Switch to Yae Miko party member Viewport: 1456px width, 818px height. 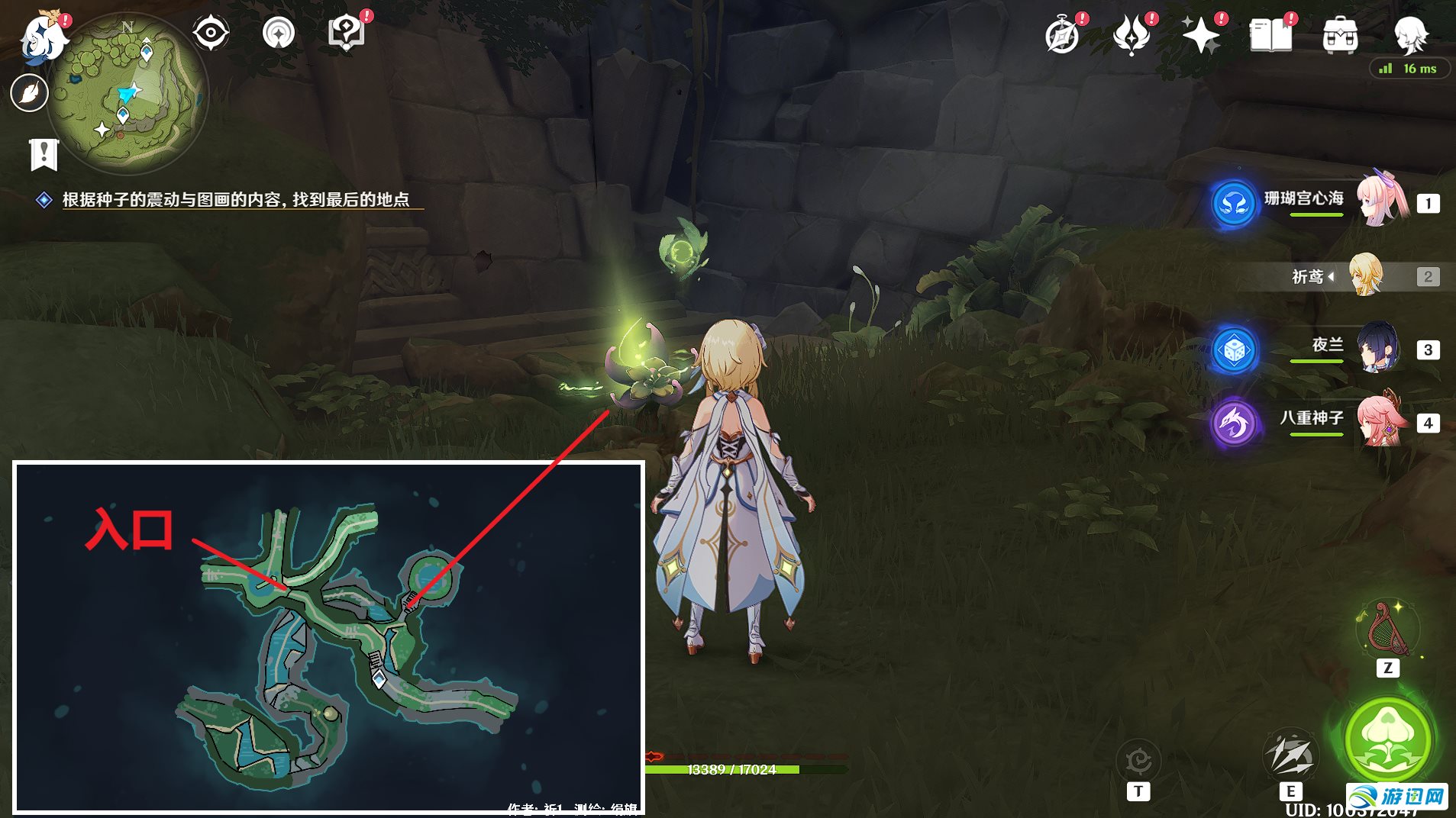pos(1382,421)
